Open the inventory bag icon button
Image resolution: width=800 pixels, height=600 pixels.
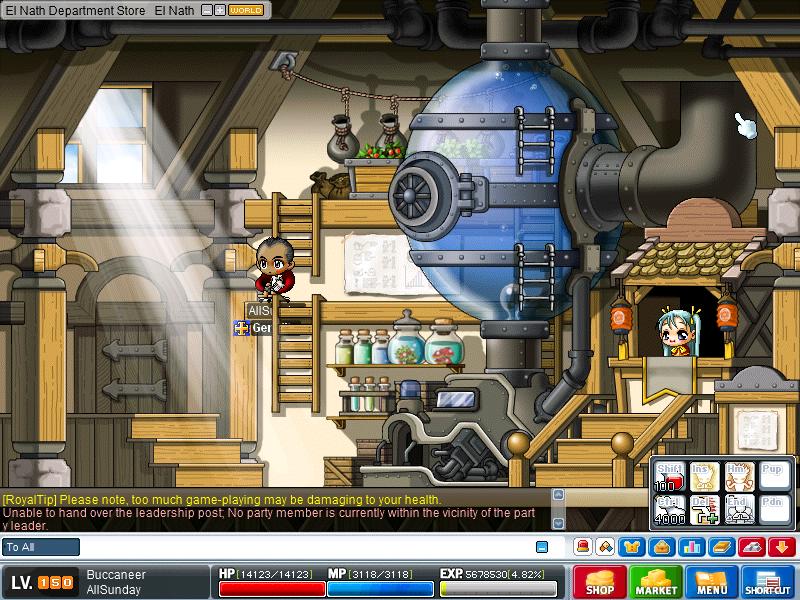[661, 547]
